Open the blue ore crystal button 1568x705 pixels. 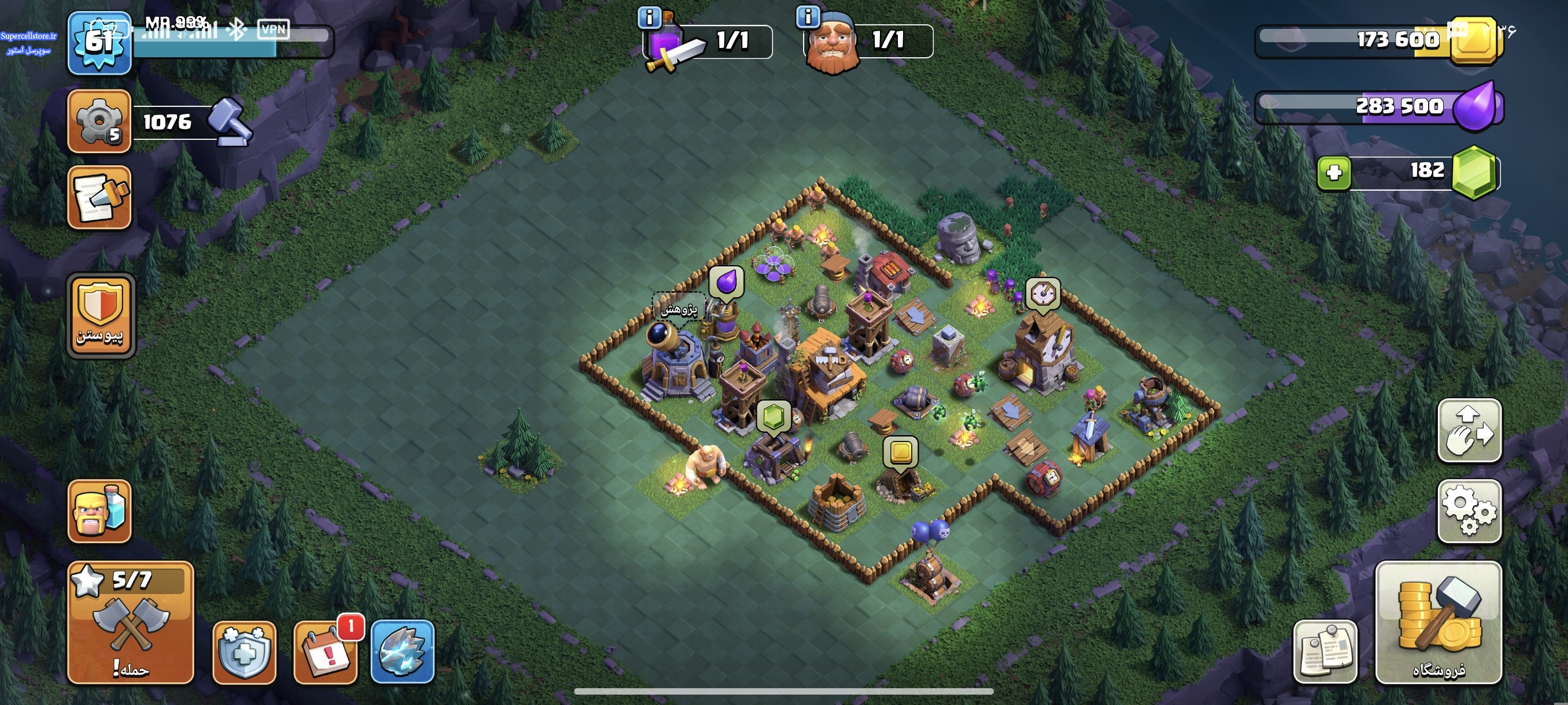402,652
